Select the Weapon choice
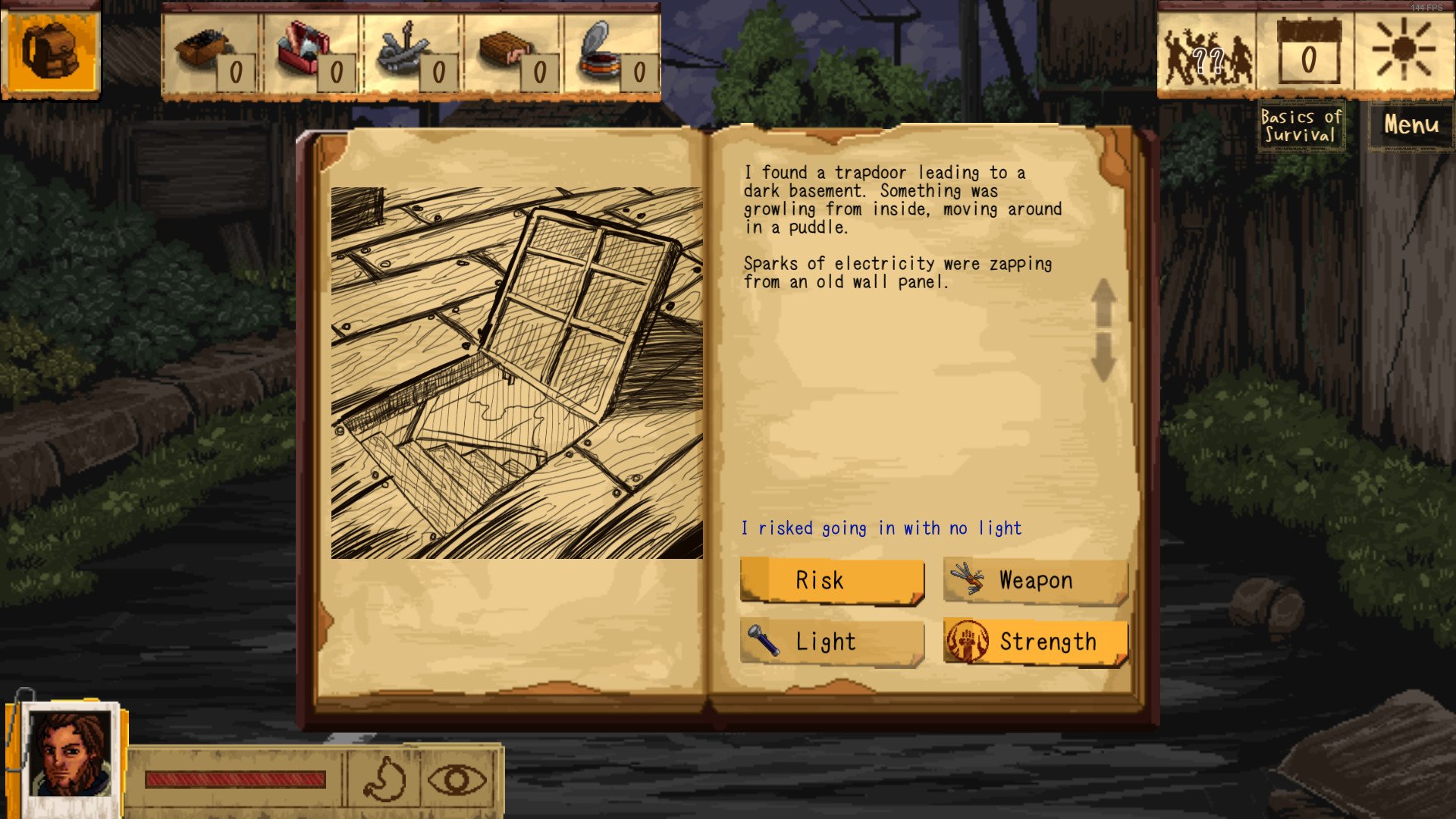This screenshot has height=819, width=1456. point(1035,581)
